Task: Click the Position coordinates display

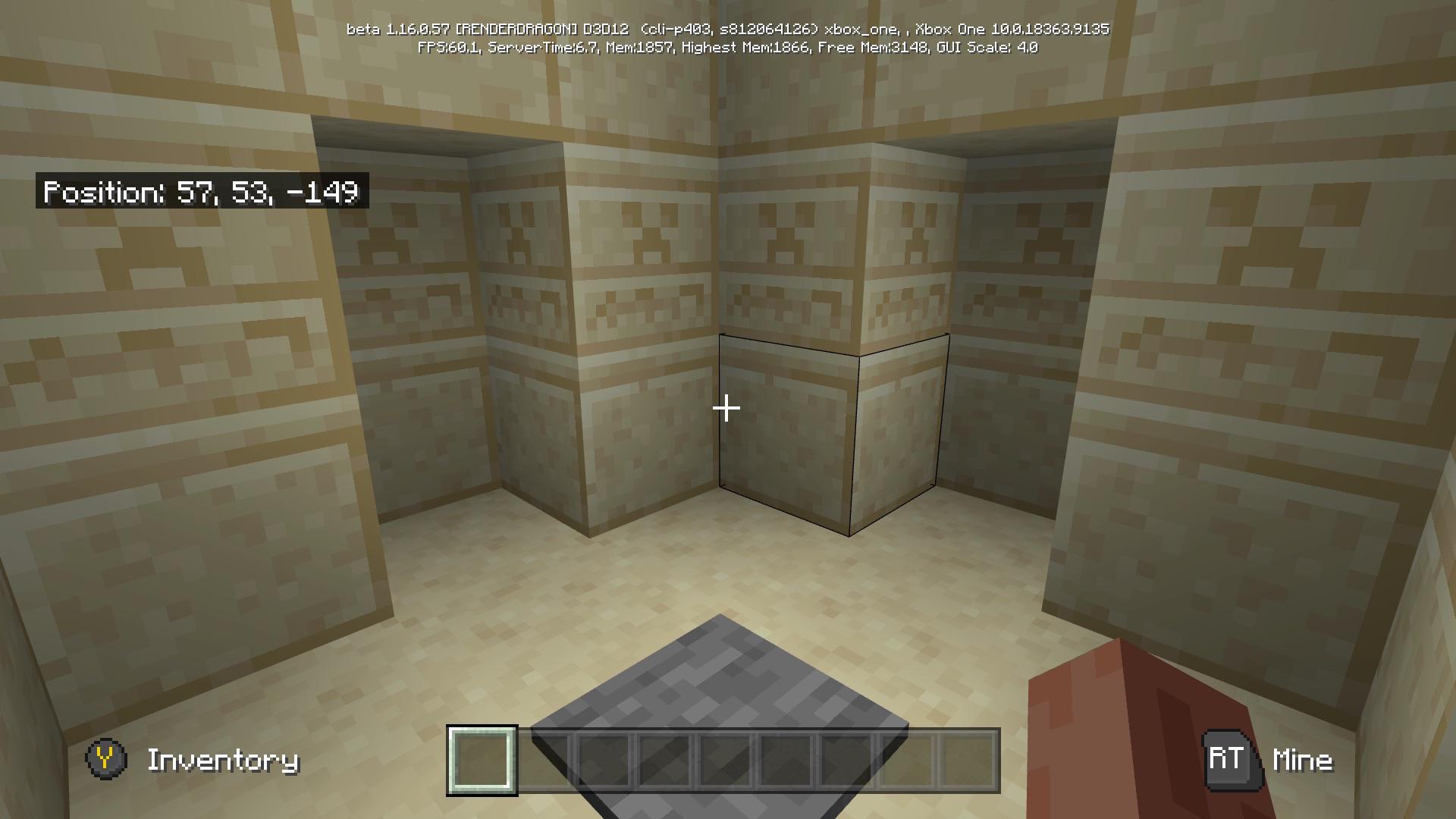Action: (201, 193)
